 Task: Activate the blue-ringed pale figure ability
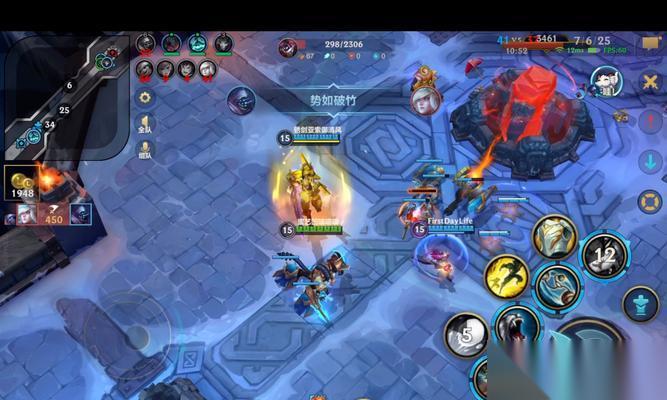(557, 286)
